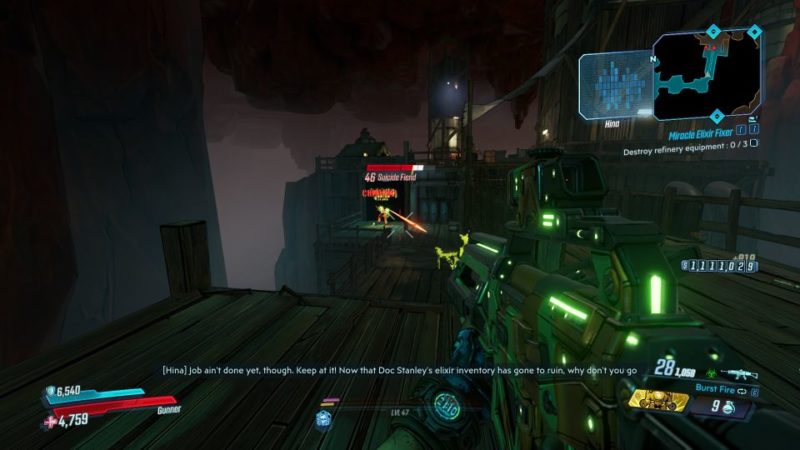Click the Hina ECHO caller portrait
800x450 pixels.
click(x=614, y=85)
